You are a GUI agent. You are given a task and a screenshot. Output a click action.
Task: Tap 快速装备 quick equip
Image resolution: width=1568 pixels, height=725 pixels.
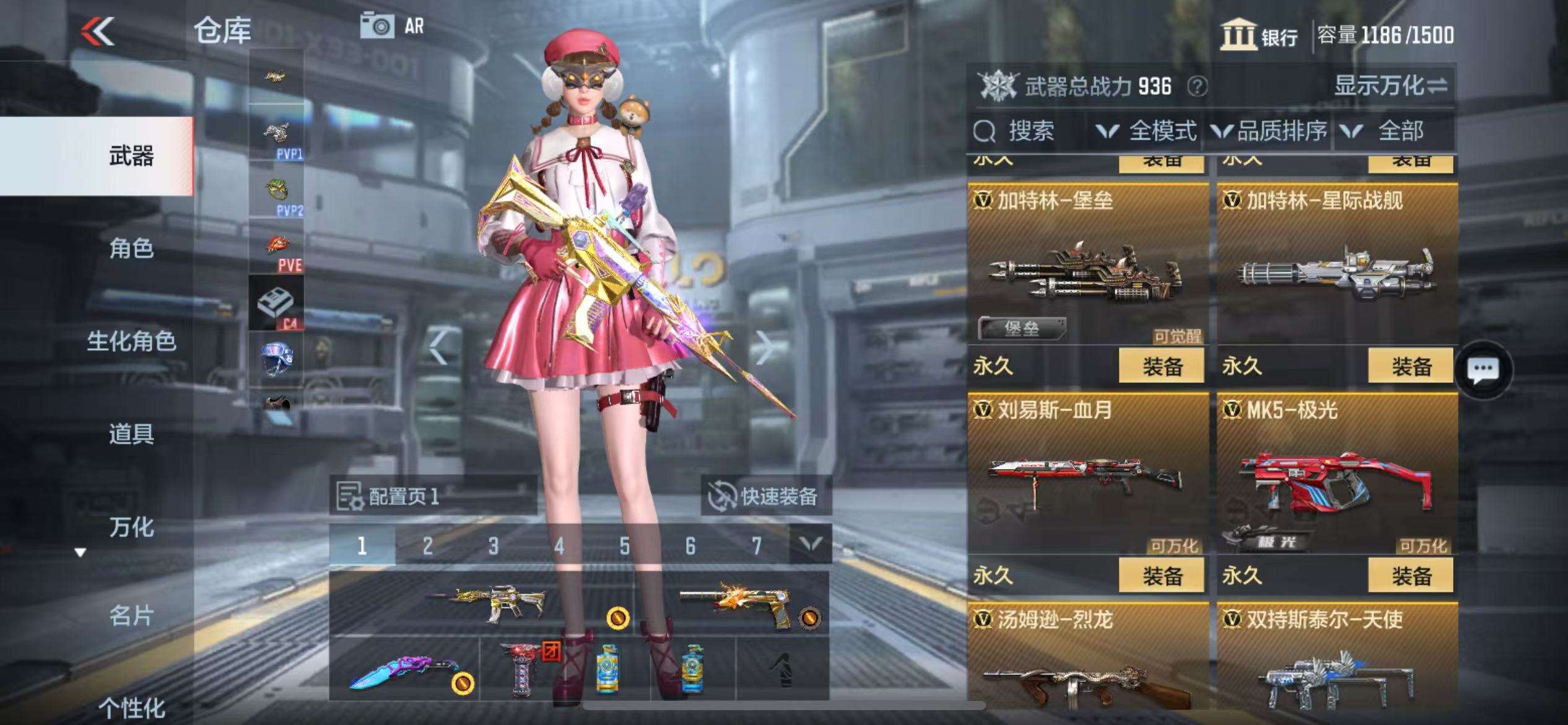click(765, 496)
